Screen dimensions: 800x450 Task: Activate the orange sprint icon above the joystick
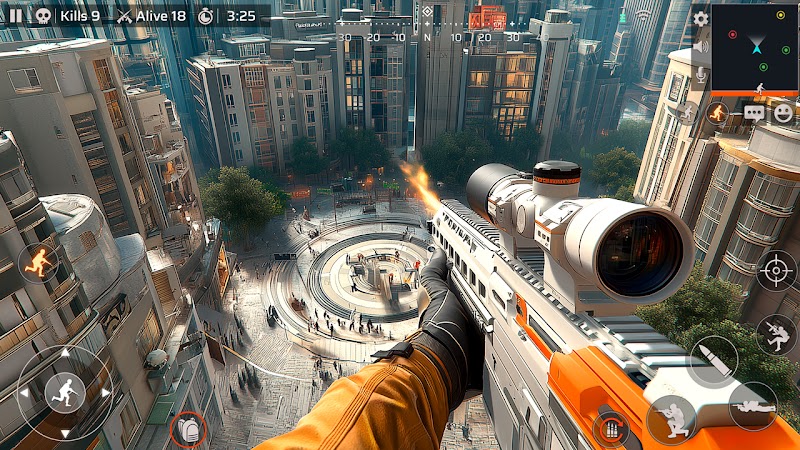(x=40, y=262)
